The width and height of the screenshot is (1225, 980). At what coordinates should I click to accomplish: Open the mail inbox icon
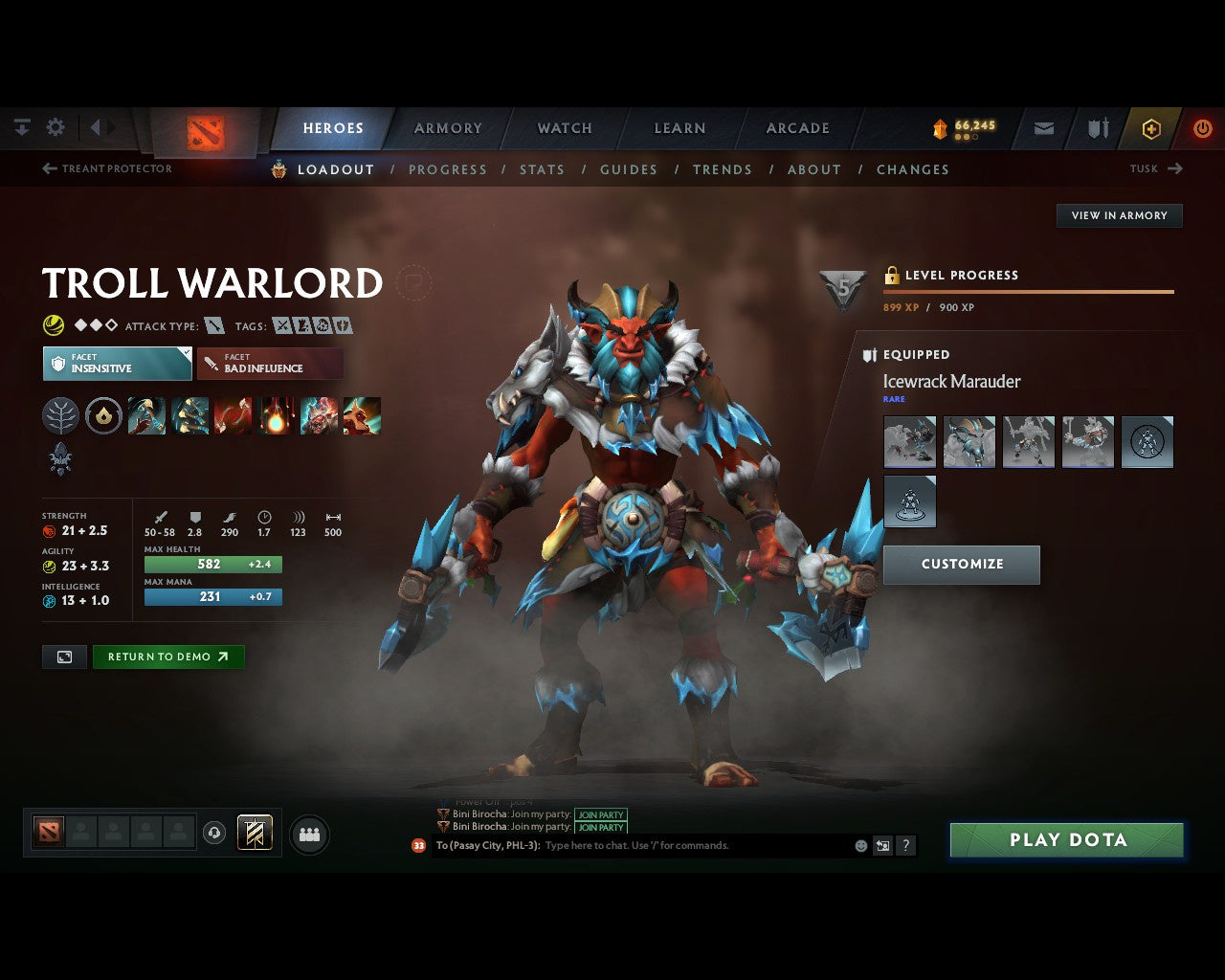[1042, 127]
